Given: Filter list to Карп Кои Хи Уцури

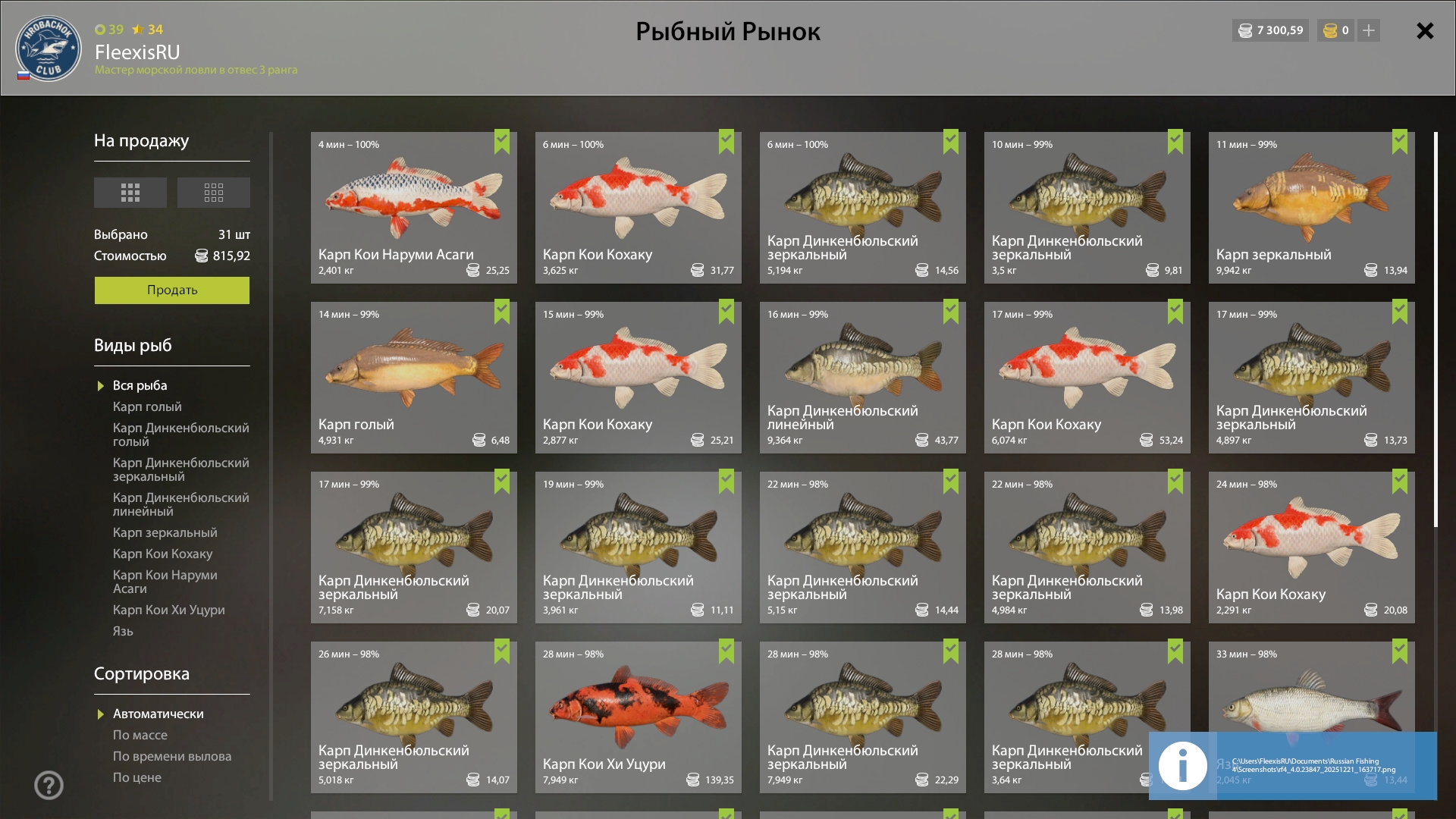Looking at the screenshot, I should click(168, 610).
